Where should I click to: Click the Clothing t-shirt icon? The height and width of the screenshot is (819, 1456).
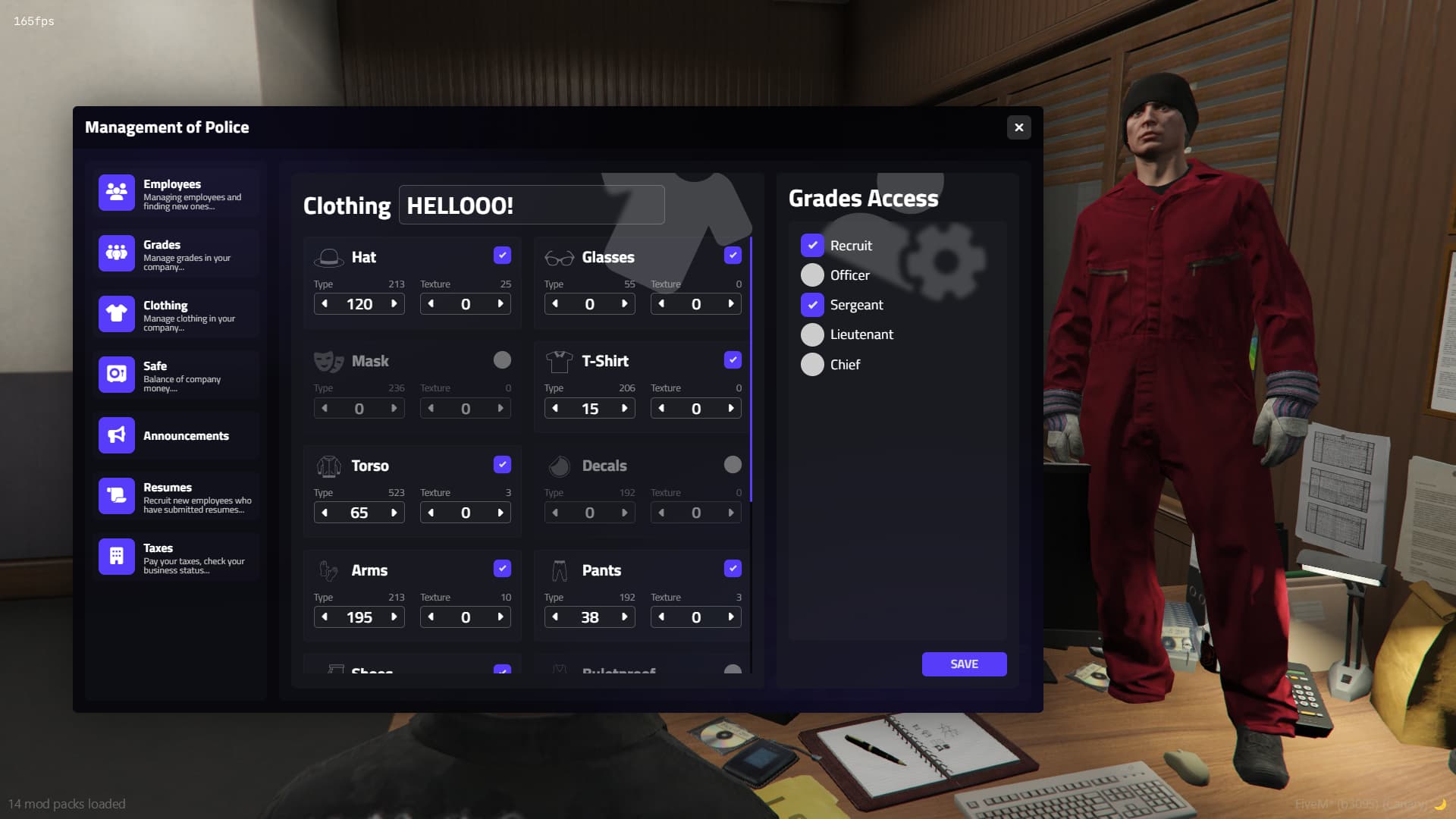click(x=116, y=313)
